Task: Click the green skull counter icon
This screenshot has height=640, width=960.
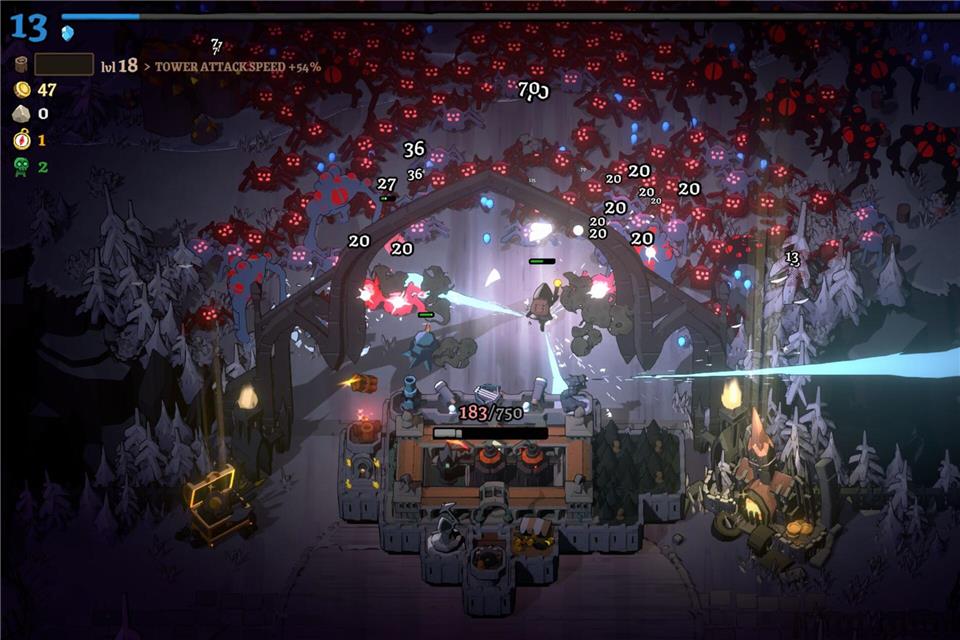Action: [x=21, y=166]
